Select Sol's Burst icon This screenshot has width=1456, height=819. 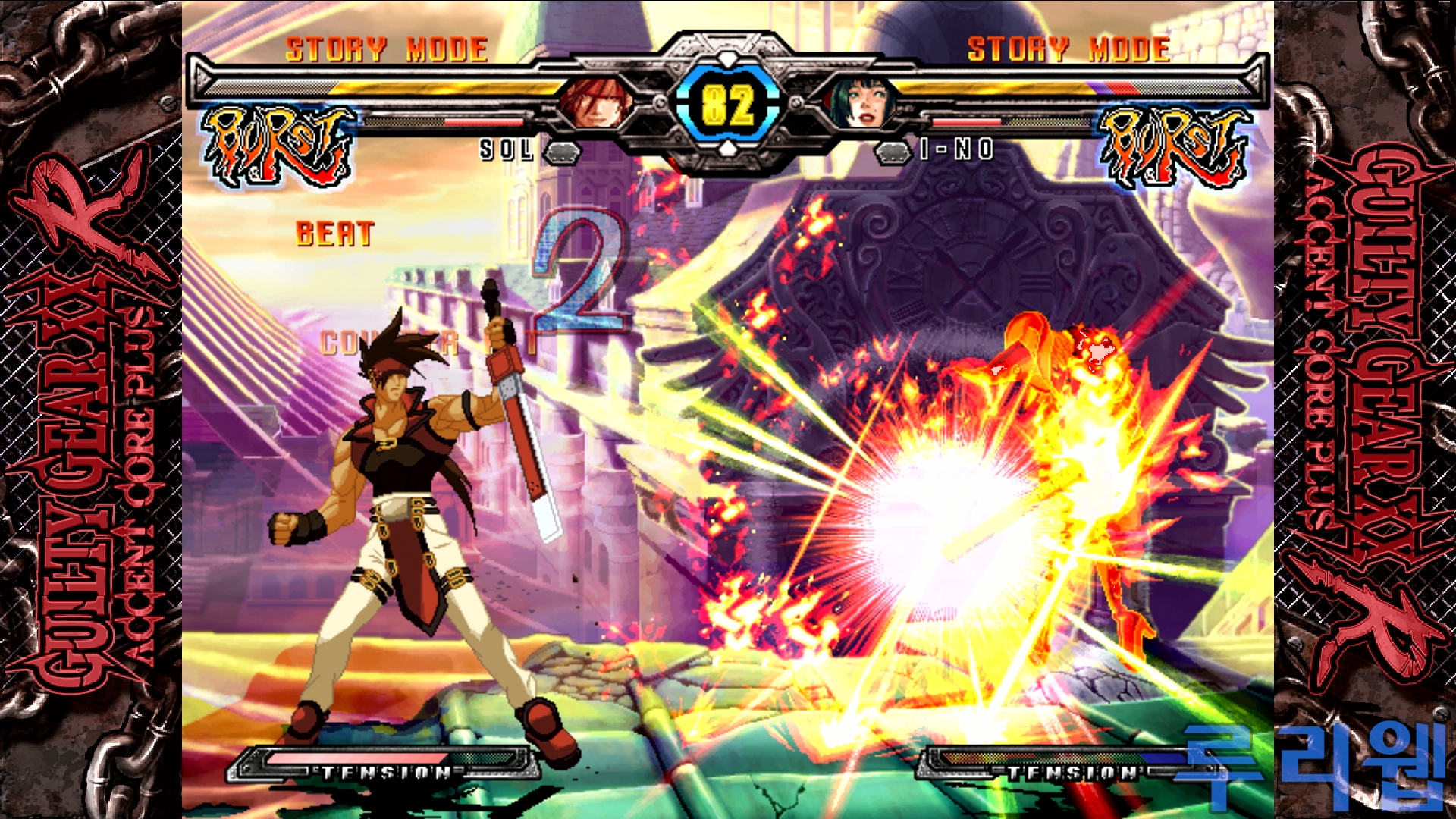coord(278,146)
